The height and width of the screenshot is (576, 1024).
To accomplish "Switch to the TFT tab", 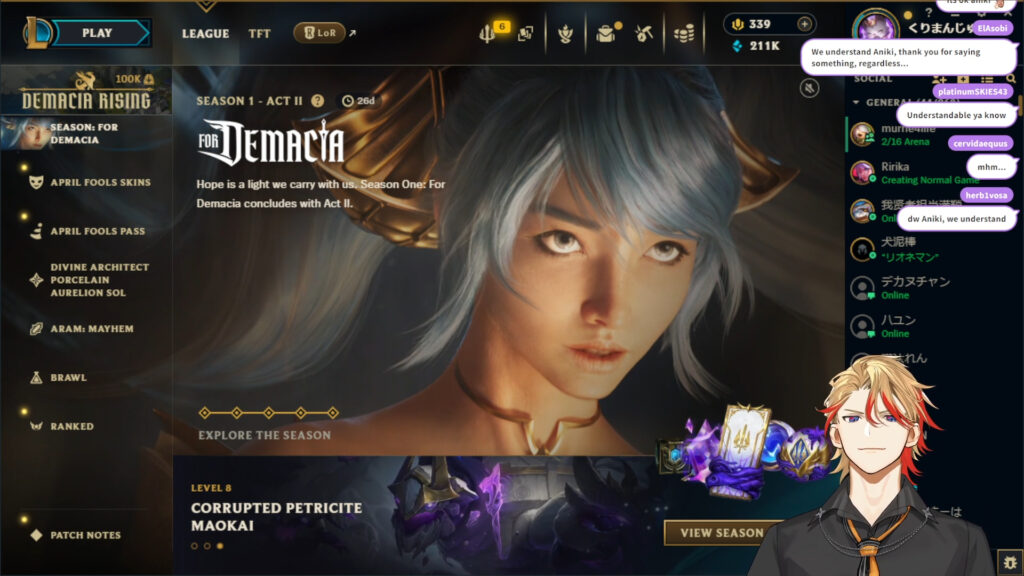I will pos(259,34).
